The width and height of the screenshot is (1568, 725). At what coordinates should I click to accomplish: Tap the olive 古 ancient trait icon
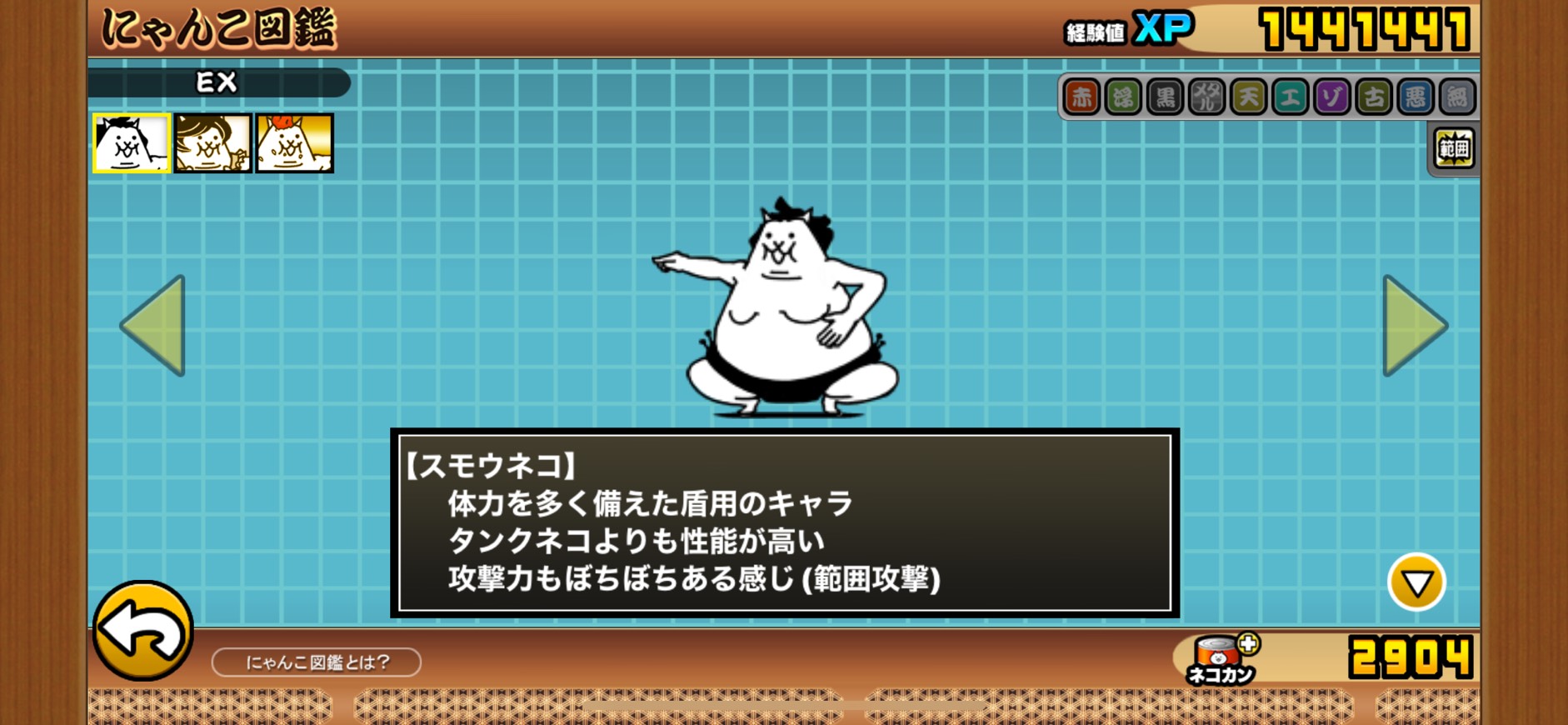pyautogui.click(x=1373, y=97)
